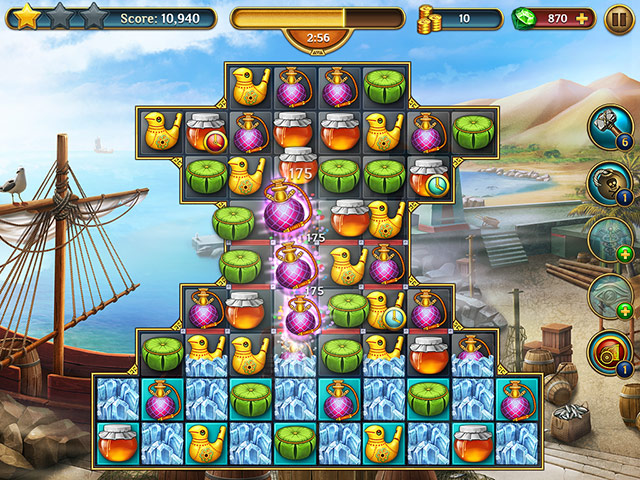This screenshot has width=640, height=480.
Task: Unlock the eye power-up
Action: (x=609, y=296)
